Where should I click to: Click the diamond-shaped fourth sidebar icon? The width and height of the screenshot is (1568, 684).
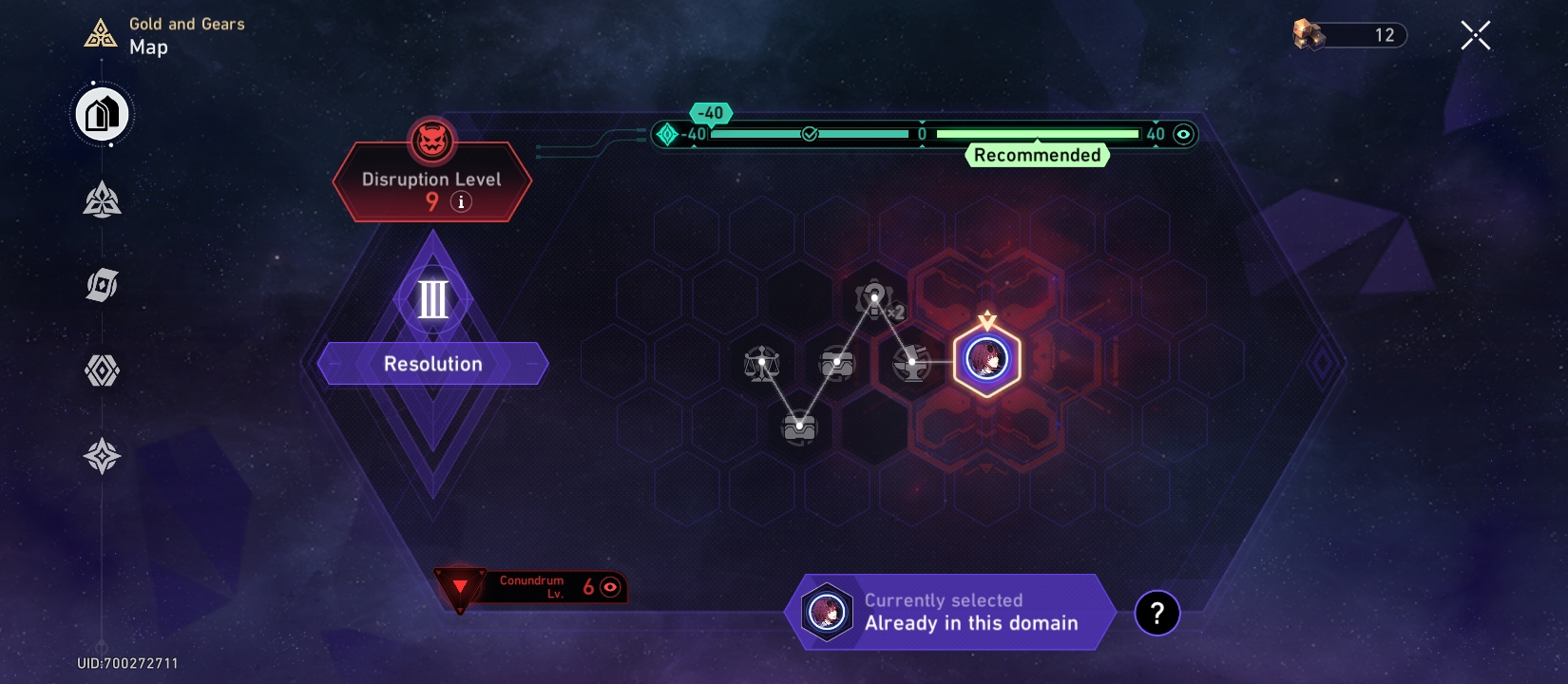pos(101,370)
